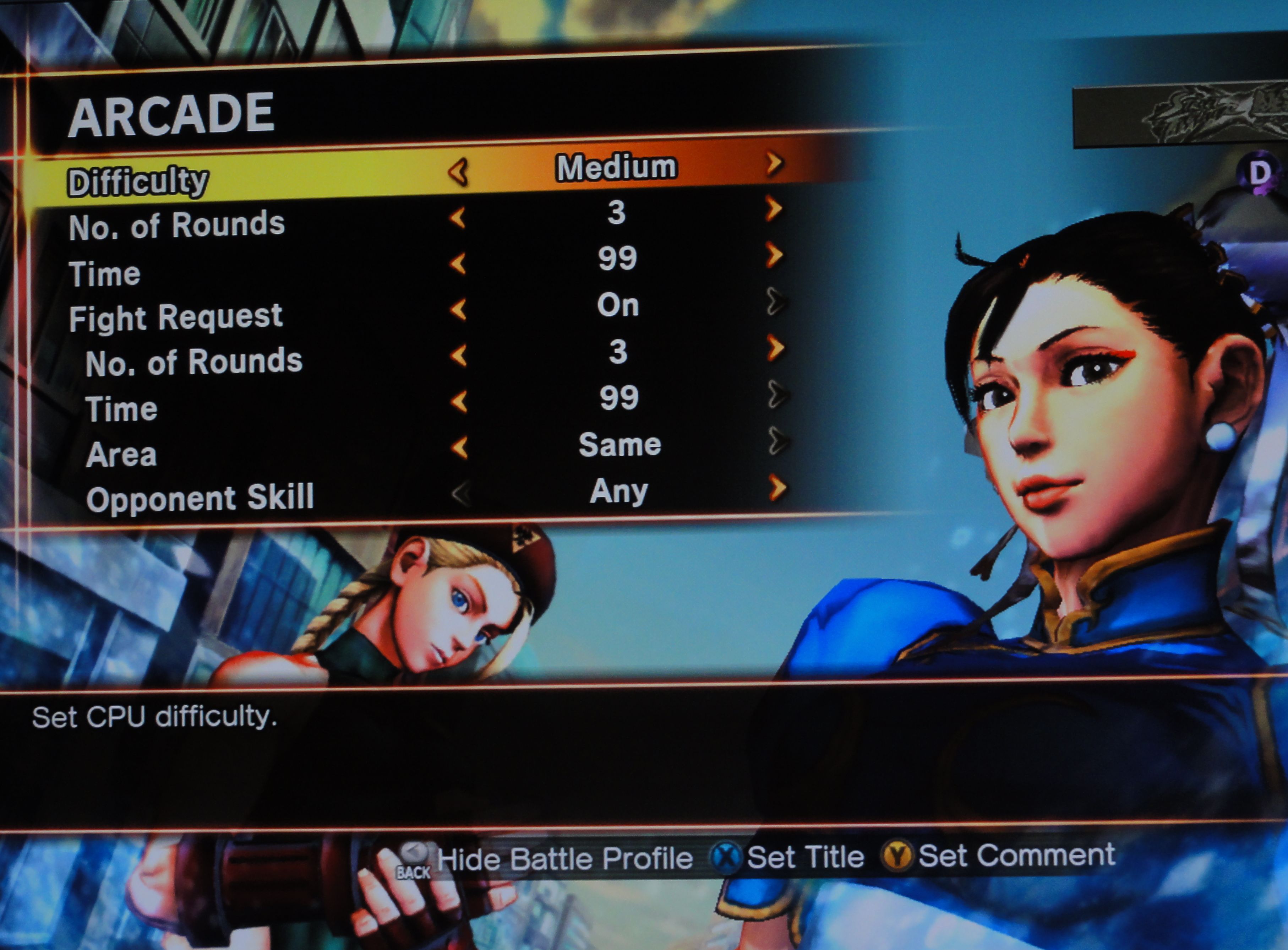
Task: Select the Fight Request option
Action: click(176, 317)
